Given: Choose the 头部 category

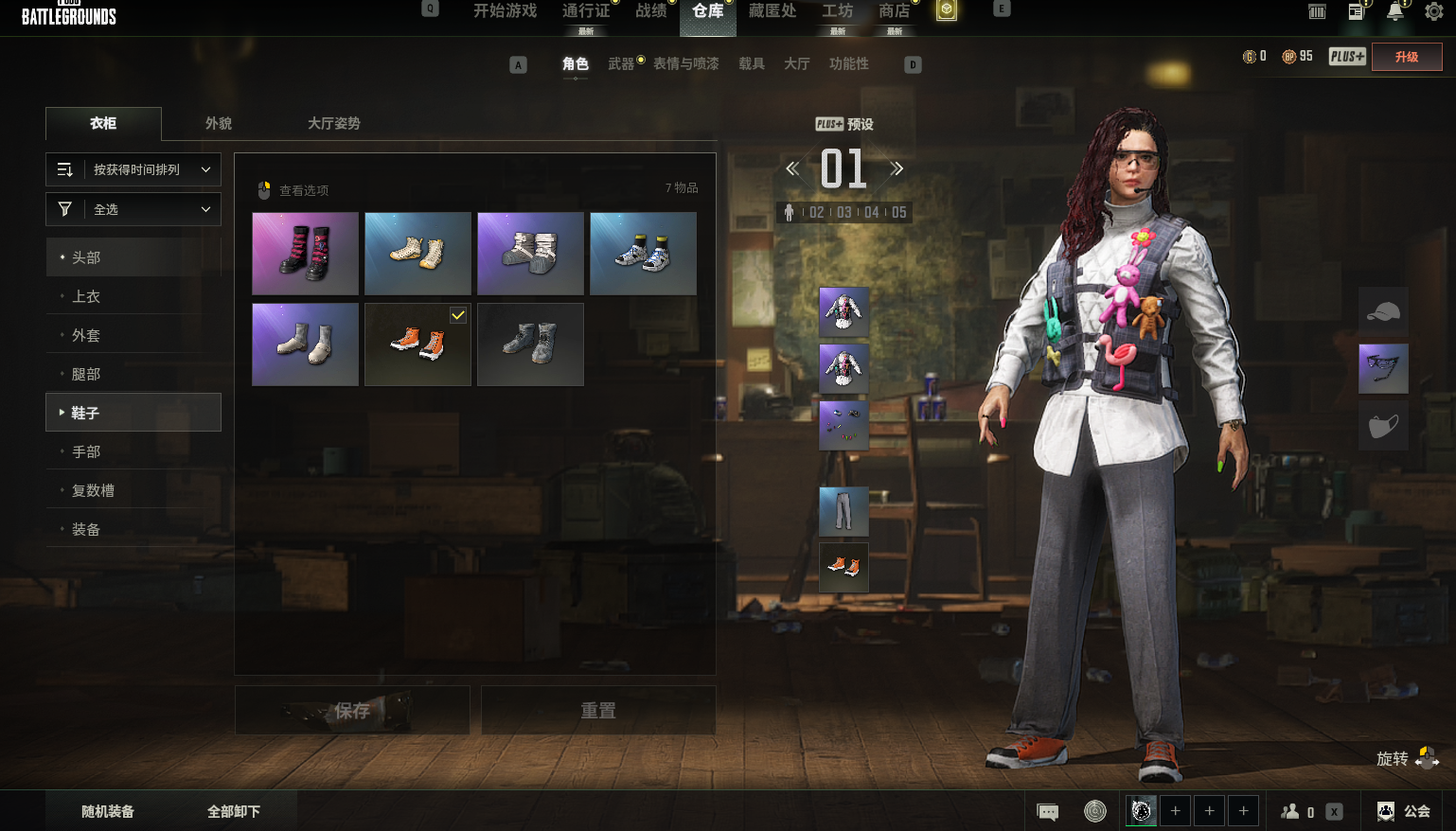Looking at the screenshot, I should click(86, 257).
